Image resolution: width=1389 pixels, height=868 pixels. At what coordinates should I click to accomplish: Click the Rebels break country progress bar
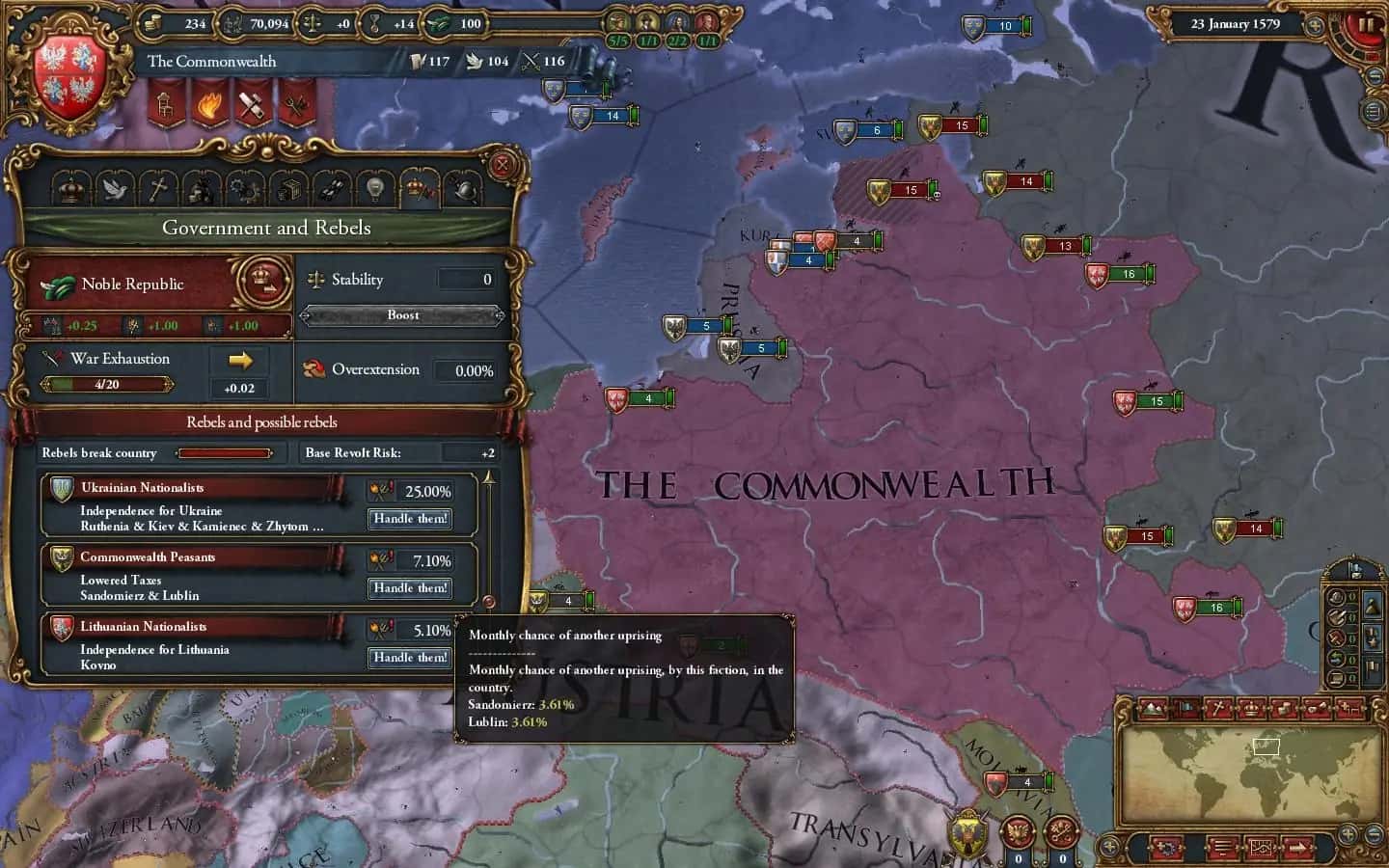(x=226, y=453)
